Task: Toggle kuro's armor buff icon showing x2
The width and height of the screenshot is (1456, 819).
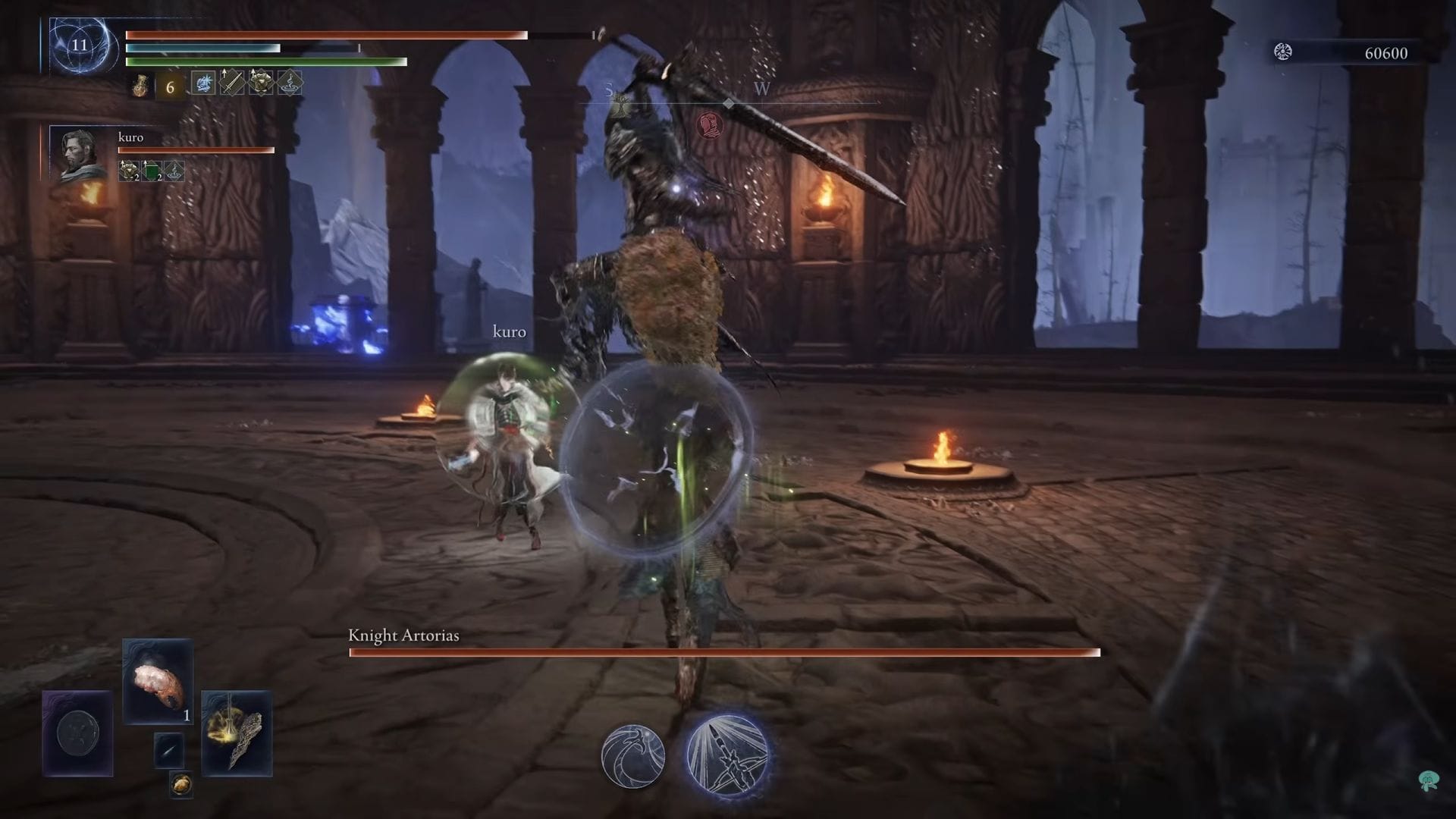Action: point(129,170)
